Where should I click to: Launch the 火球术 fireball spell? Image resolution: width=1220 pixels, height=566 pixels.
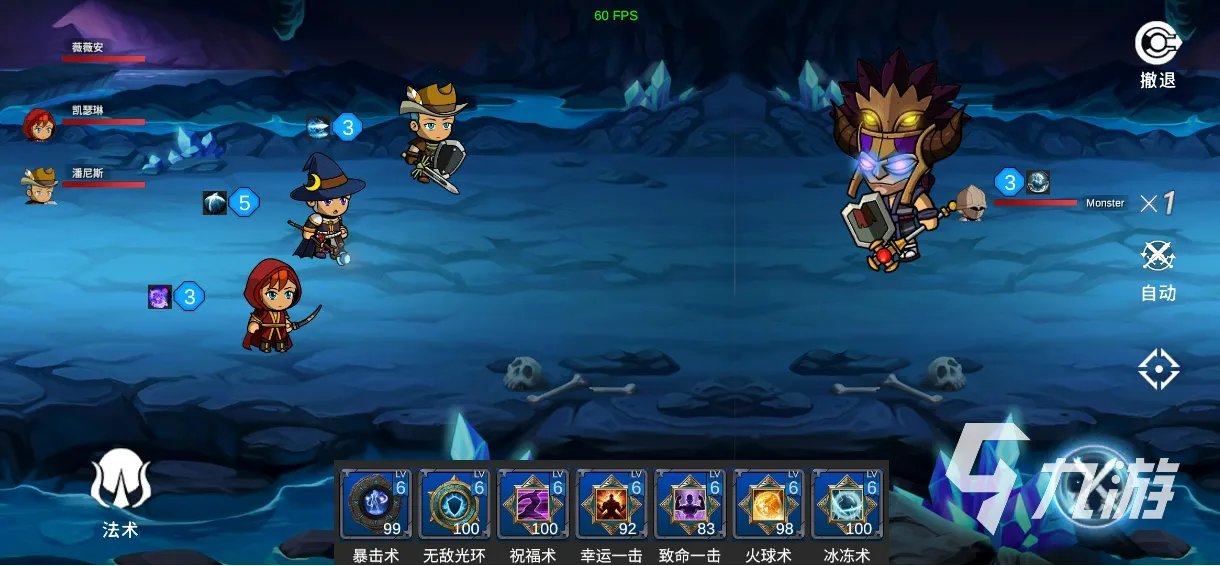(x=768, y=503)
